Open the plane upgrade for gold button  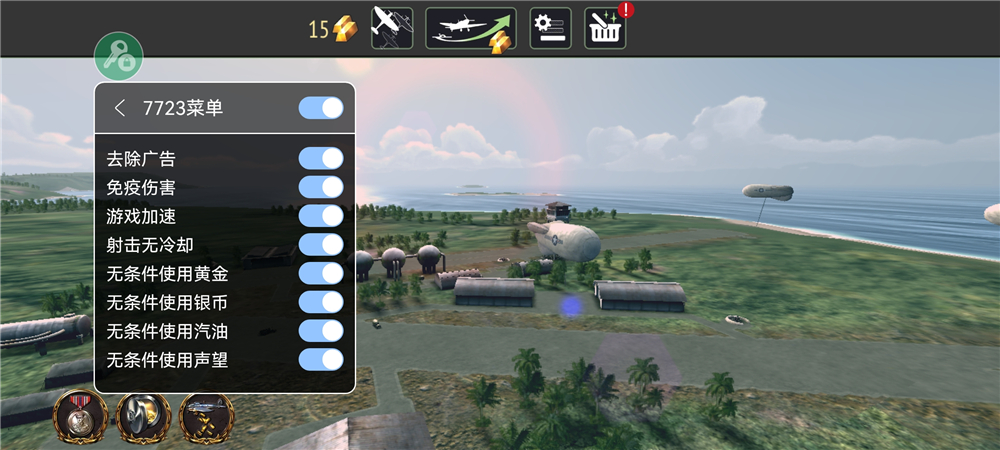pos(471,28)
